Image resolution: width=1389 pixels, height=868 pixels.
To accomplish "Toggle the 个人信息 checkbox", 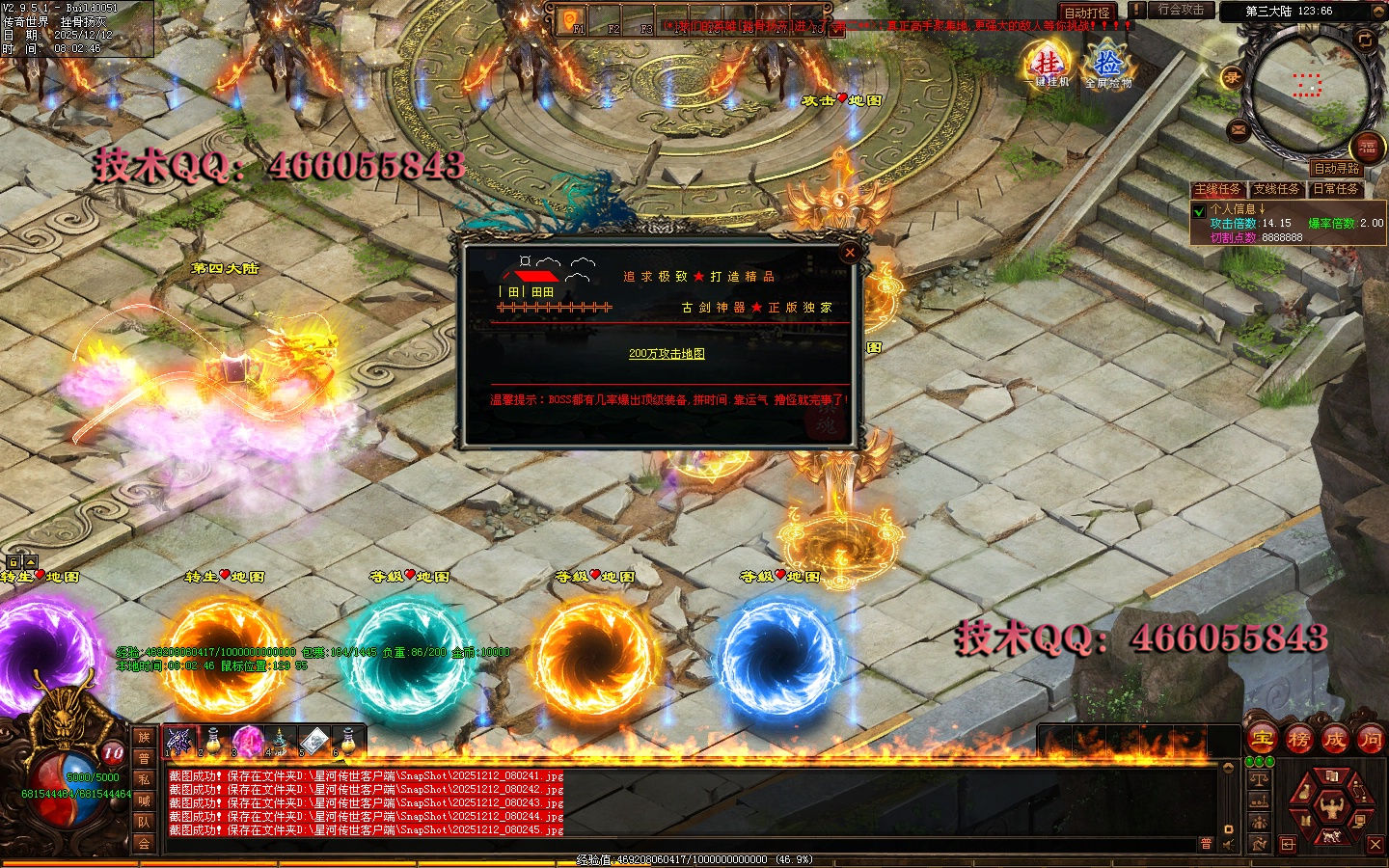I will click(1199, 210).
